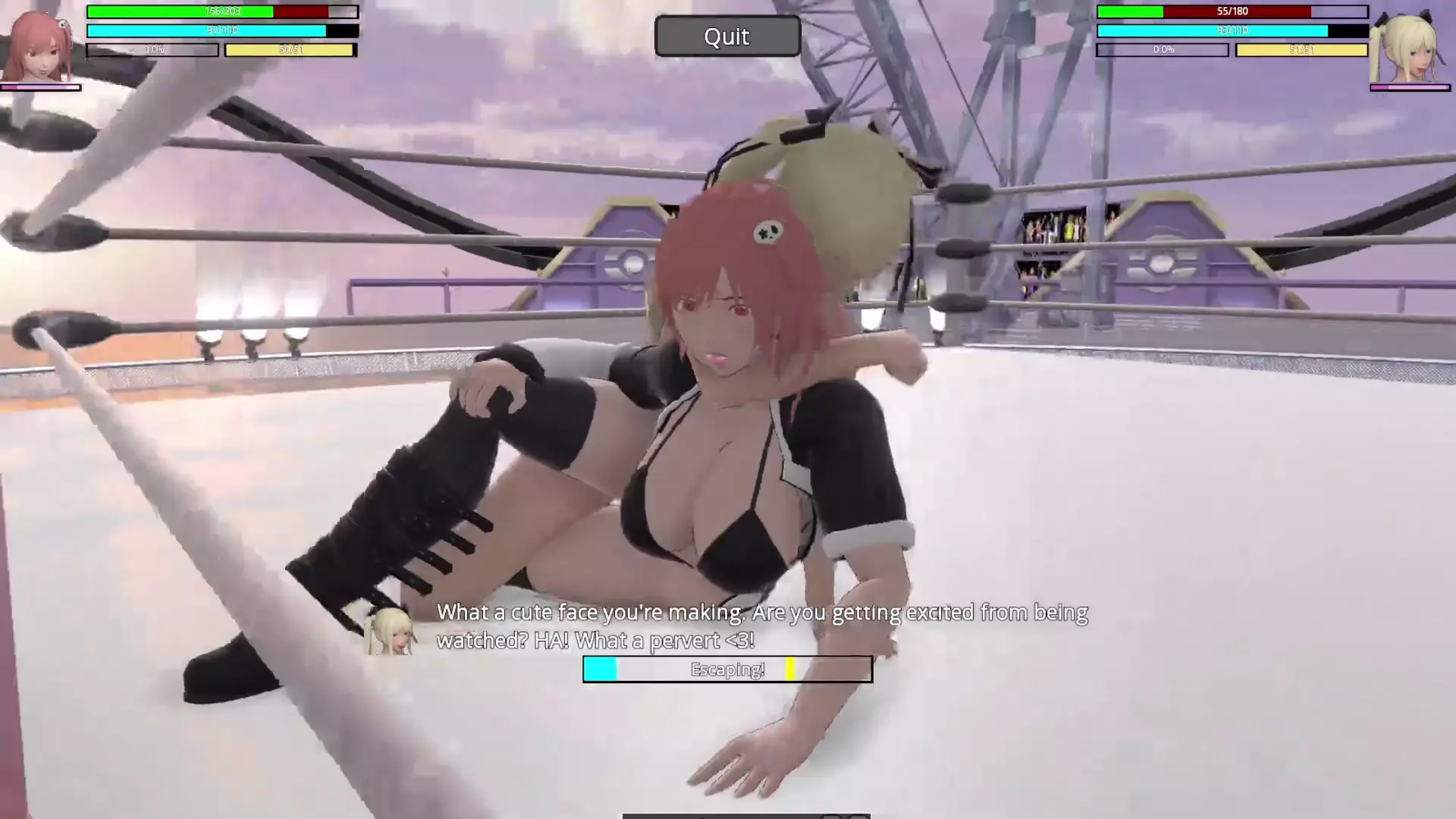The width and height of the screenshot is (1456, 819).
Task: Click the Quit button
Action: (726, 36)
